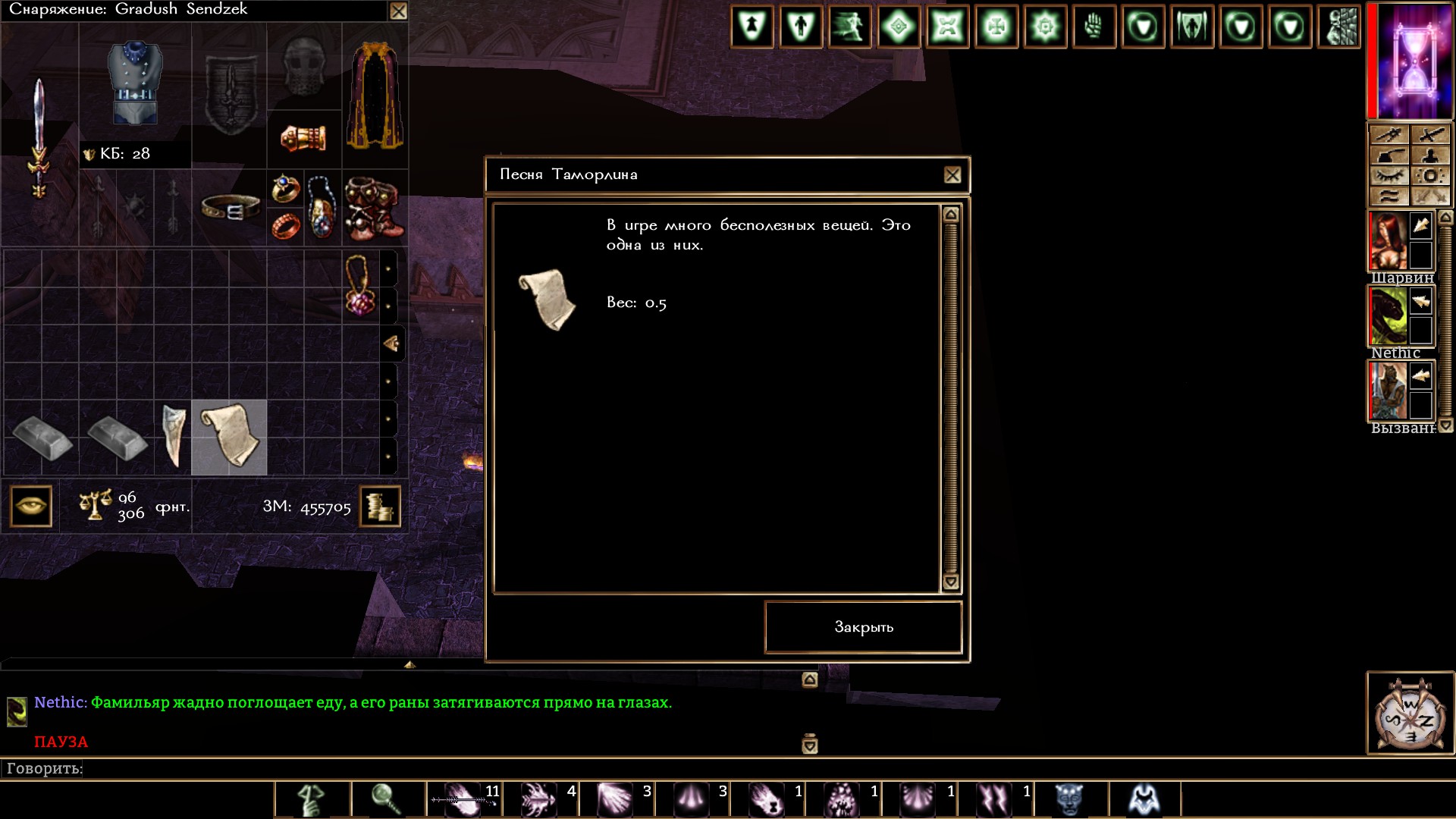Click the equipped leather belt slot

click(x=230, y=207)
